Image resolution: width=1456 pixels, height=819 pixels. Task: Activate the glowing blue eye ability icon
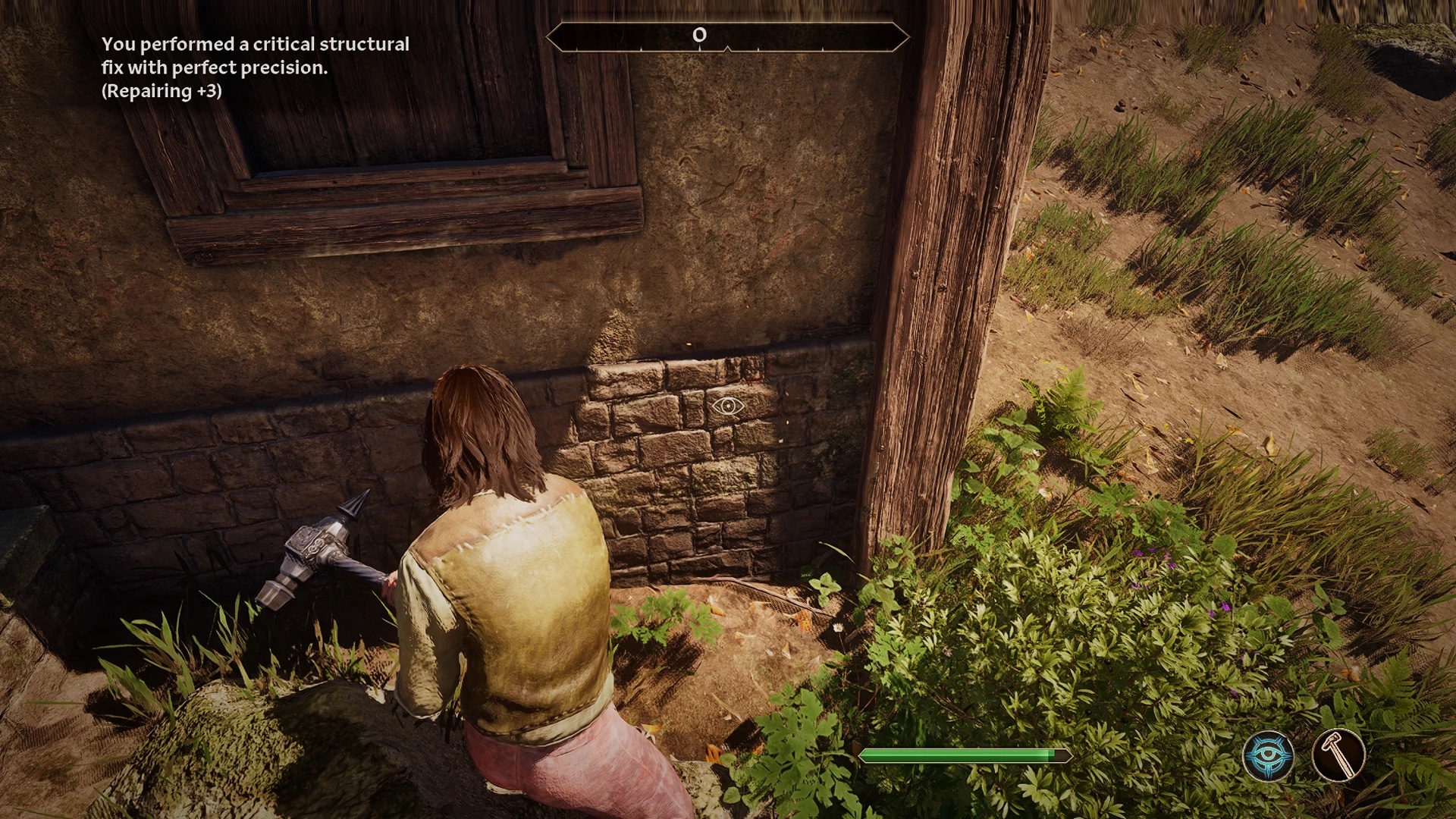[1268, 755]
